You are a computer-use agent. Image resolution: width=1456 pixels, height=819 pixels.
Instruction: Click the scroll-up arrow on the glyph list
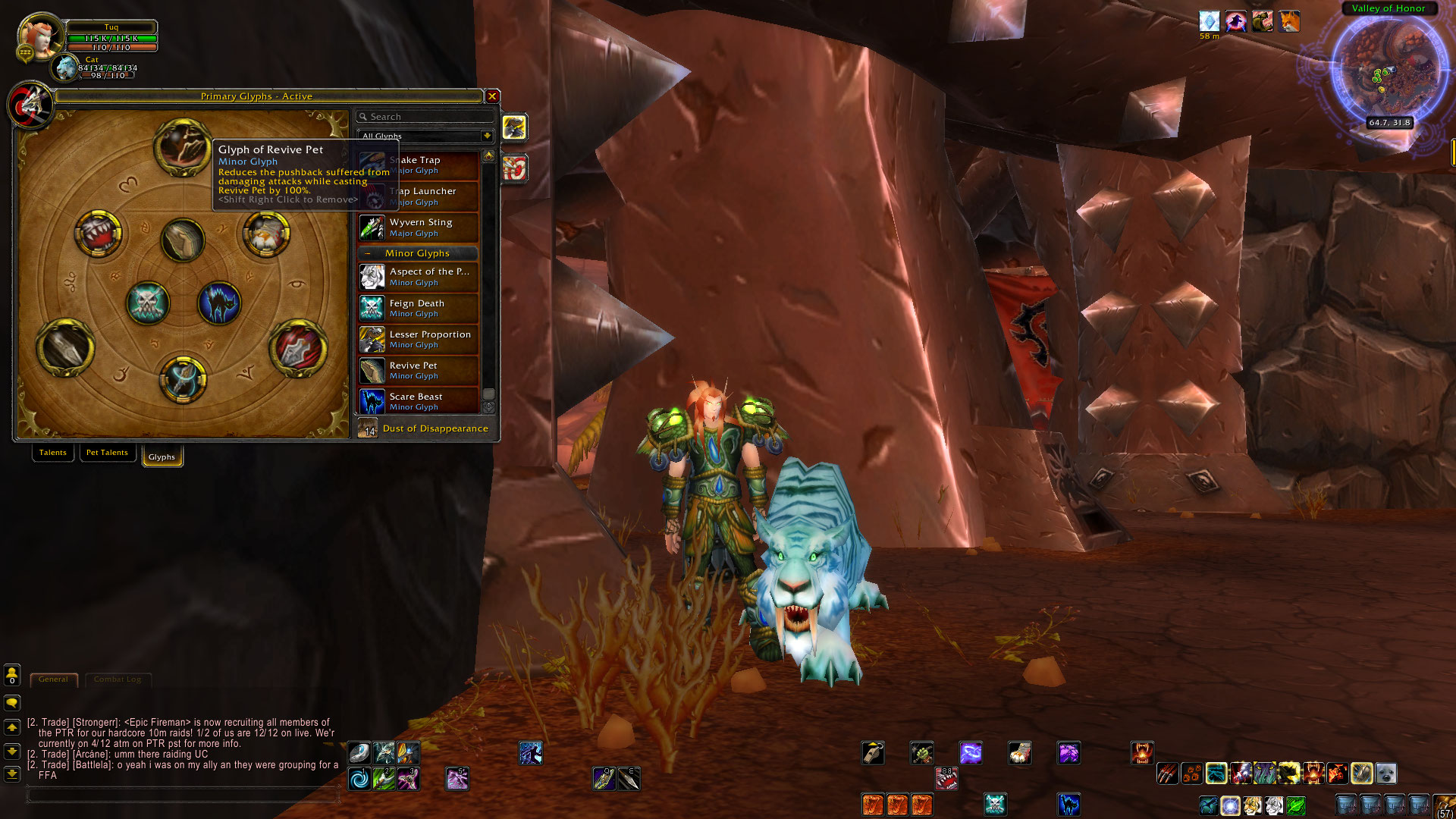(490, 157)
